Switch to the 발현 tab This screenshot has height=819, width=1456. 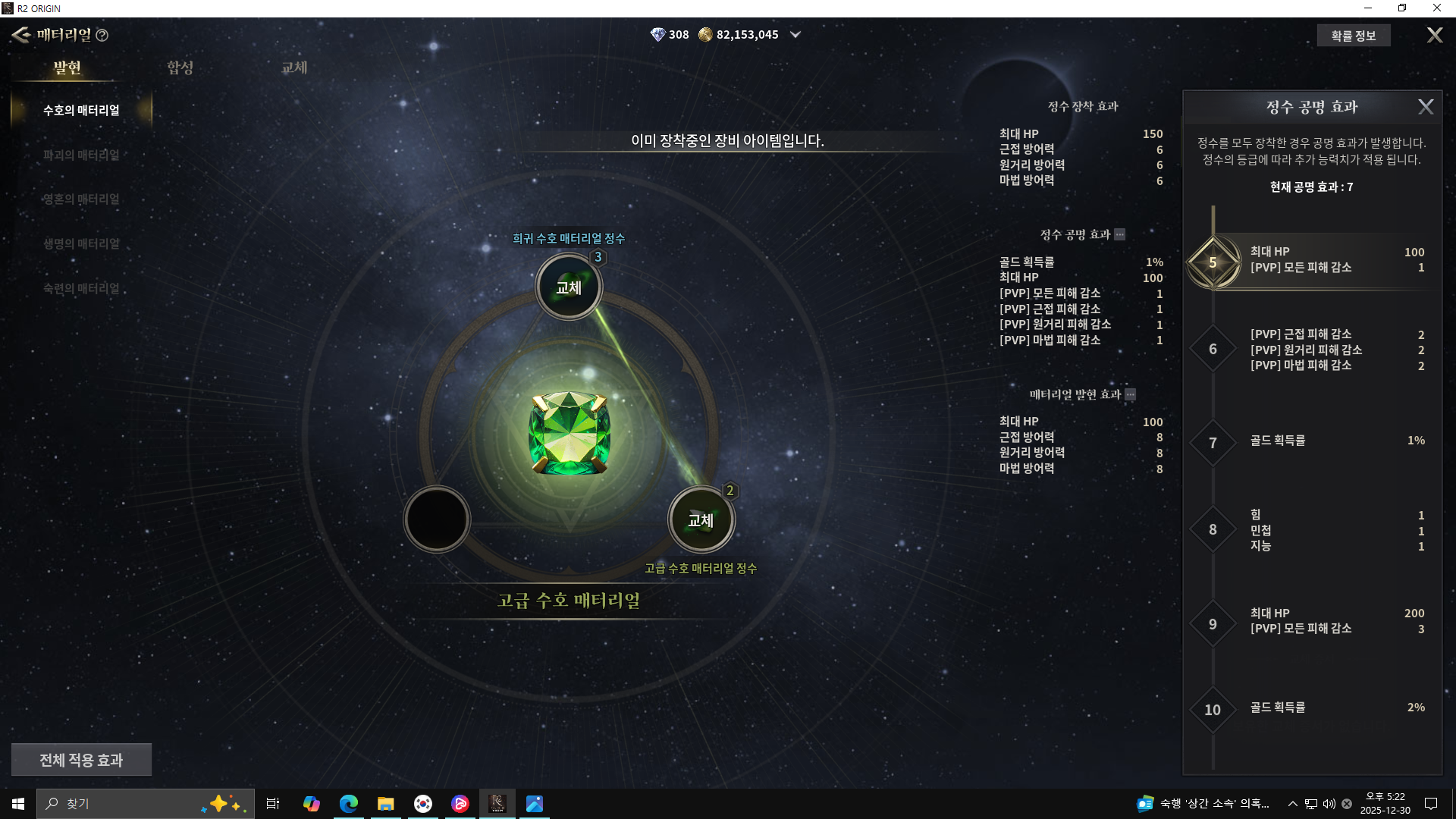point(67,67)
